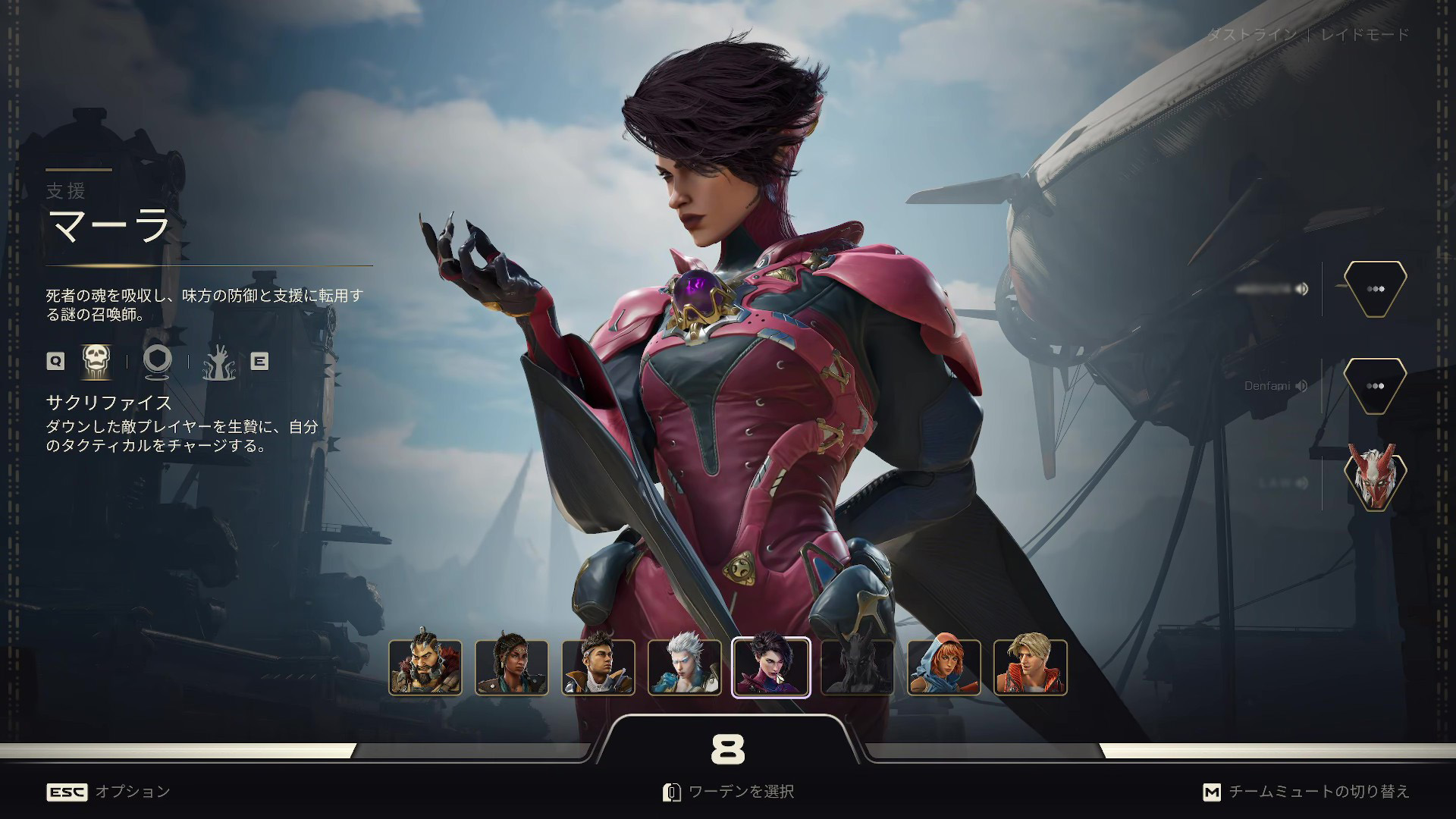The width and height of the screenshot is (1456, 819).
Task: Show the rising hand ability
Action: 219,362
